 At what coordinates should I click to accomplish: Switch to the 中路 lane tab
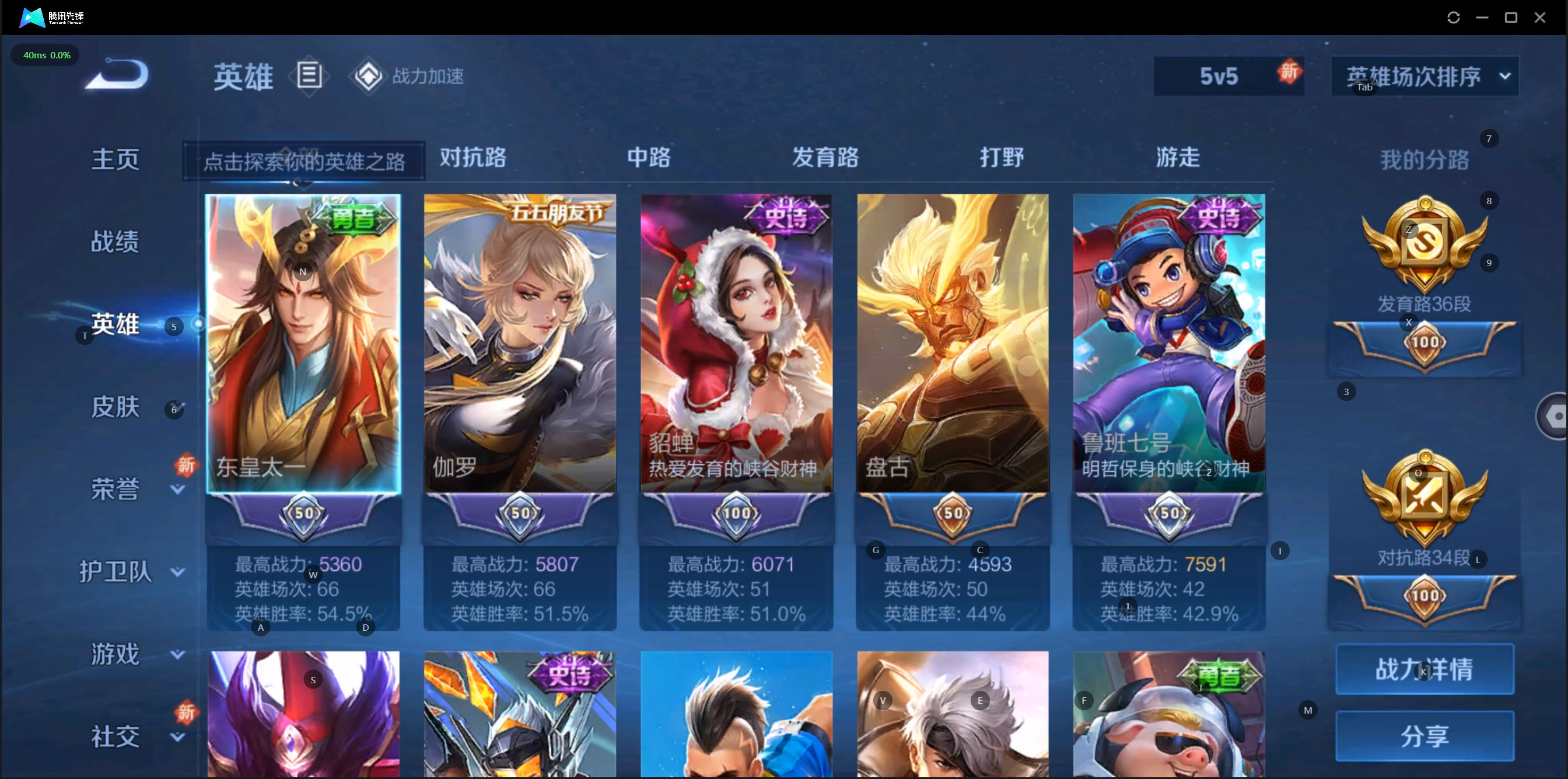point(649,157)
